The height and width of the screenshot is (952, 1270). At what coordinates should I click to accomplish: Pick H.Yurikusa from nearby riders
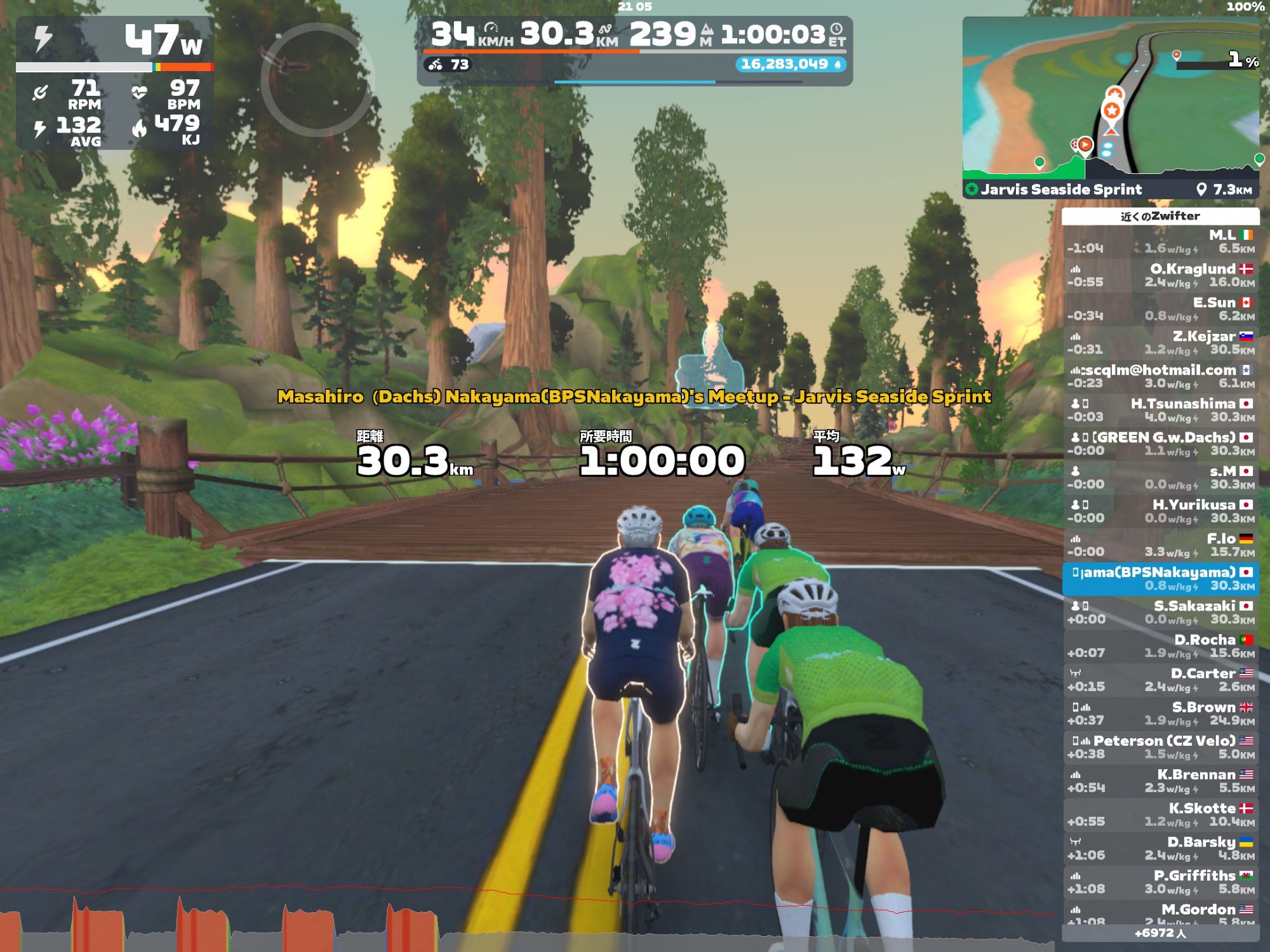[x=1161, y=511]
